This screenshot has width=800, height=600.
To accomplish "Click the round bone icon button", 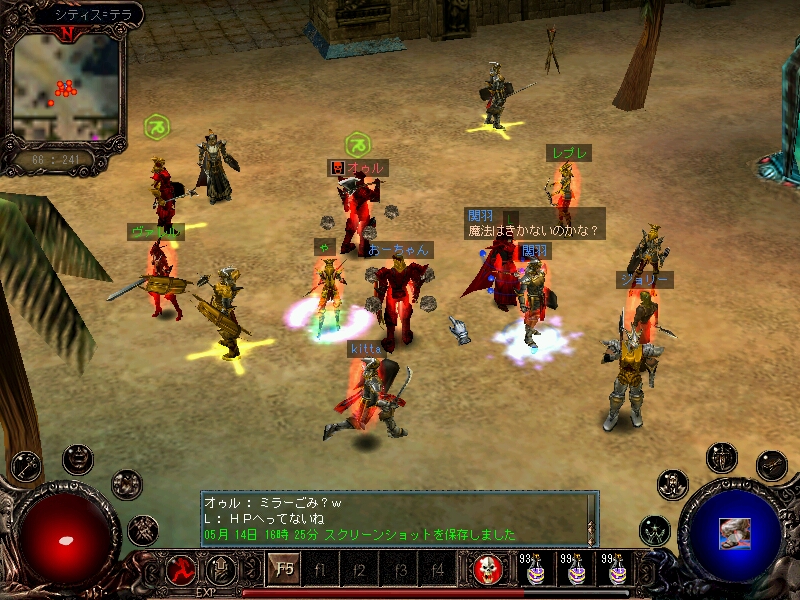I will [x=771, y=464].
